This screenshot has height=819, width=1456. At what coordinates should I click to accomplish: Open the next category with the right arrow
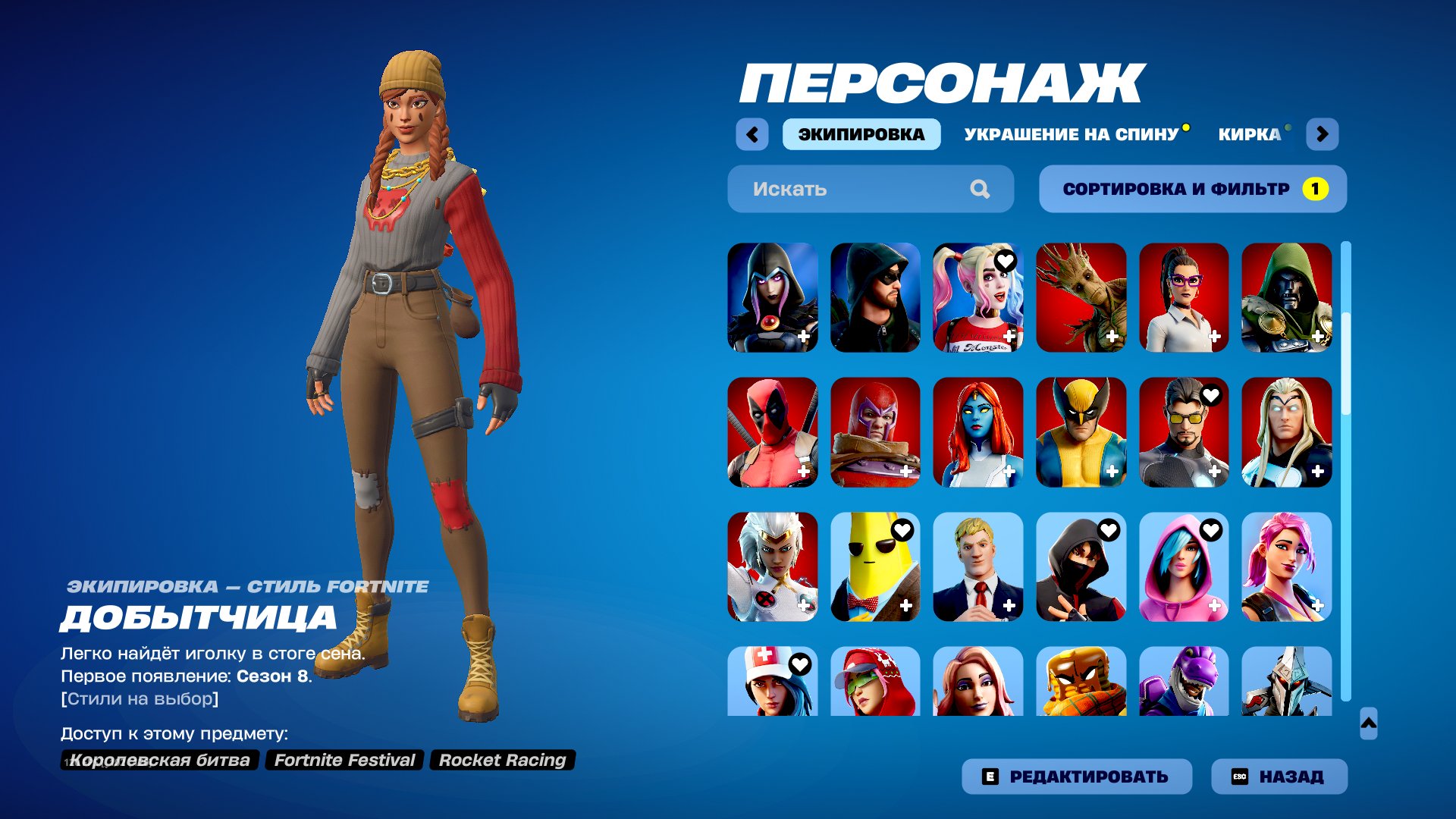pos(1323,133)
